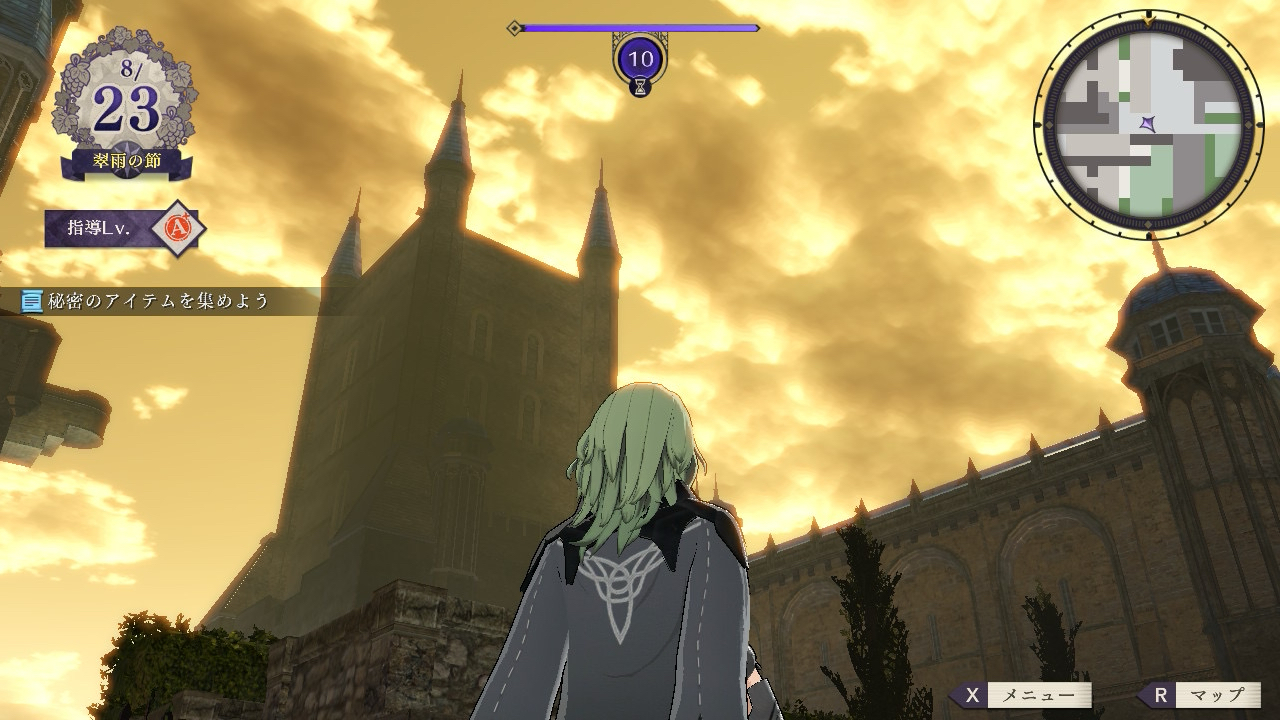1280x720 pixels.
Task: Click the 8/23 calendar date emblem
Action: click(x=126, y=106)
